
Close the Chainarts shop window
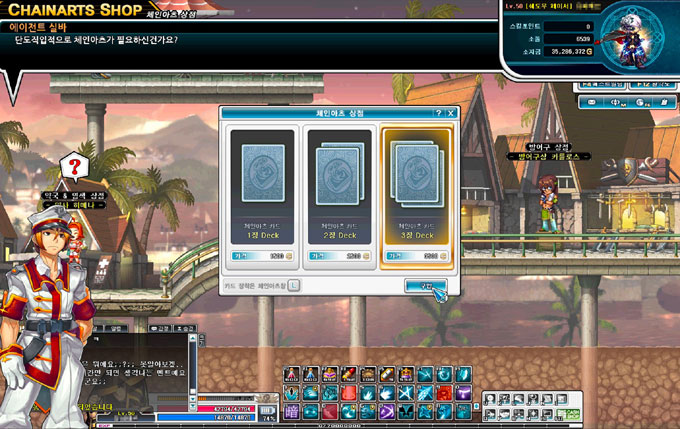click(x=452, y=114)
